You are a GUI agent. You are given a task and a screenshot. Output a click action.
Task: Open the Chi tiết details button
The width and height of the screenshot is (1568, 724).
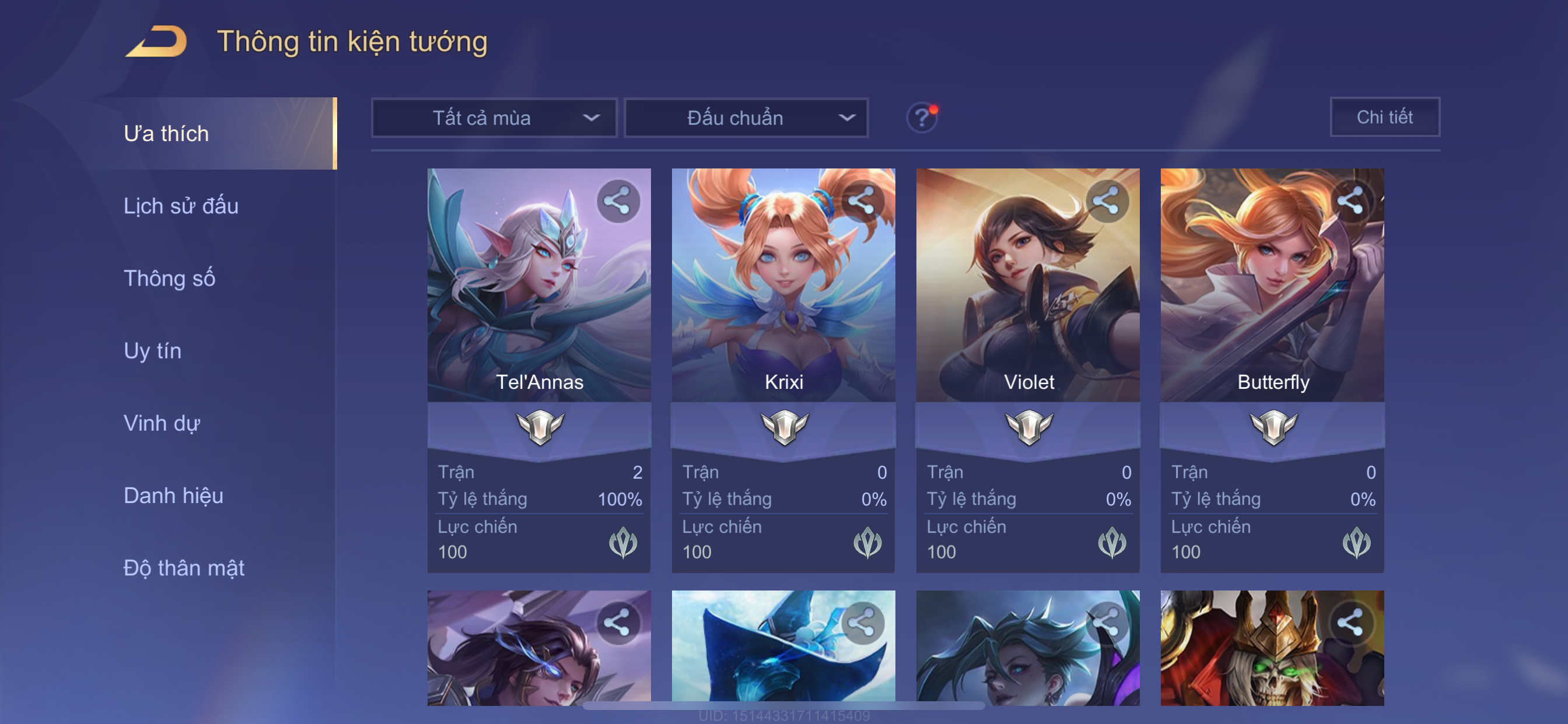[1384, 117]
